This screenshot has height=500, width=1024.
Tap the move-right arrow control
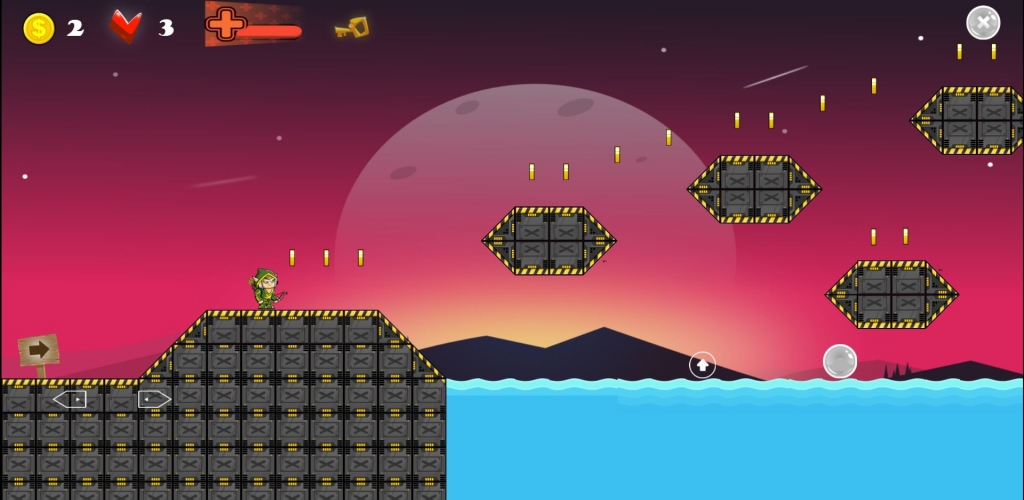pyautogui.click(x=155, y=399)
